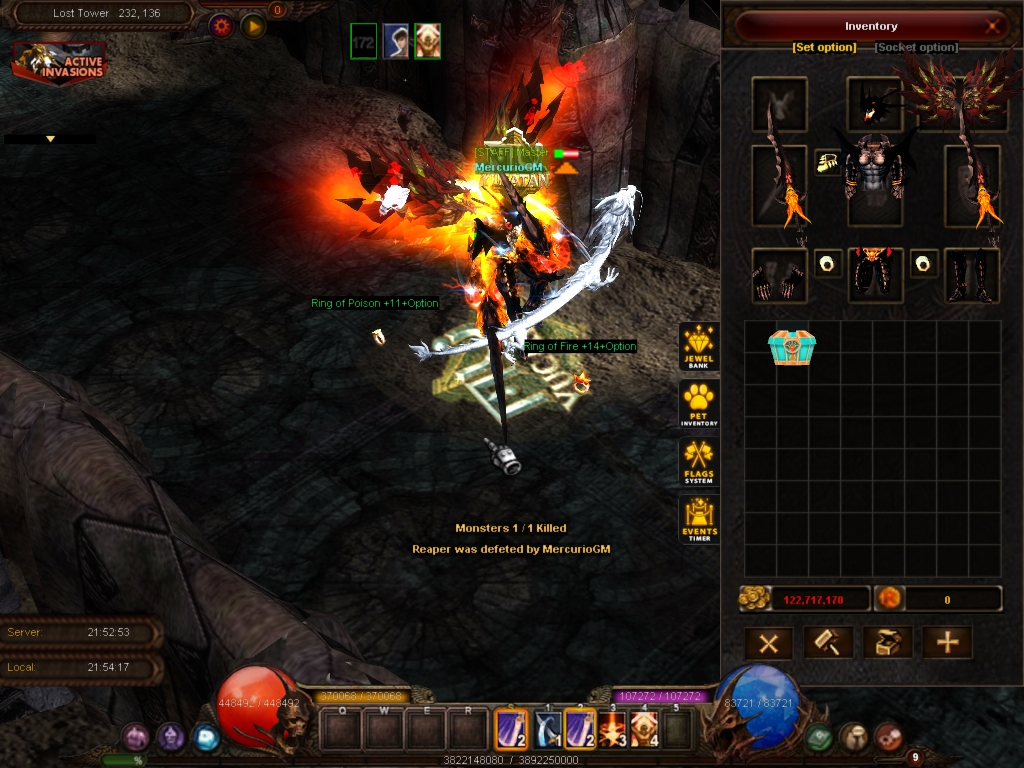Screen dimensions: 1024x768
Task: Close the Inventory window
Action: [993, 27]
